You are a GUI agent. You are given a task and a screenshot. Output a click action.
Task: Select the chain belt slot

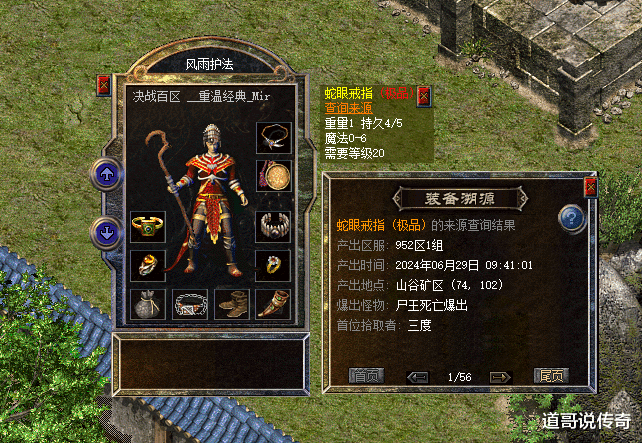[189, 304]
